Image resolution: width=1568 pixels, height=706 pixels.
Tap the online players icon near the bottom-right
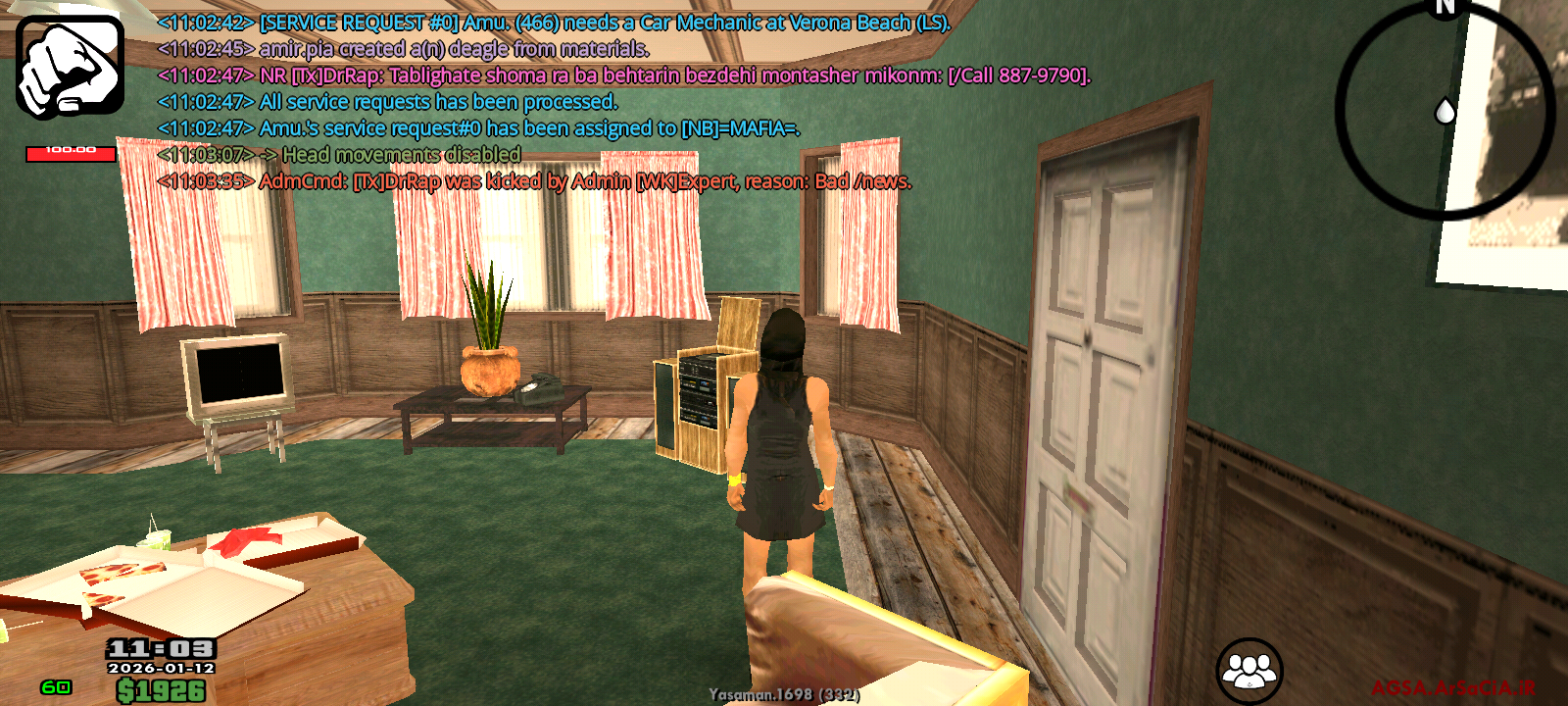click(1249, 669)
